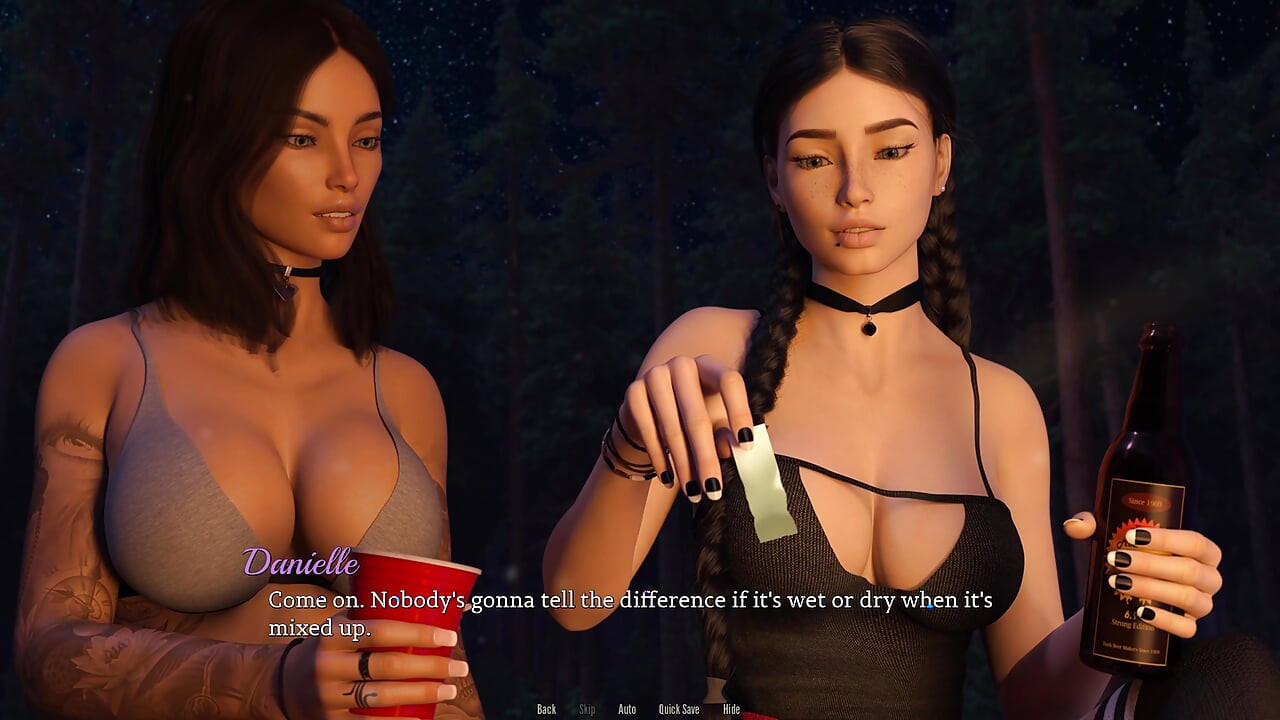Enable Auto-advance dialogue mode
Viewport: 1280px width, 720px height.
click(627, 709)
